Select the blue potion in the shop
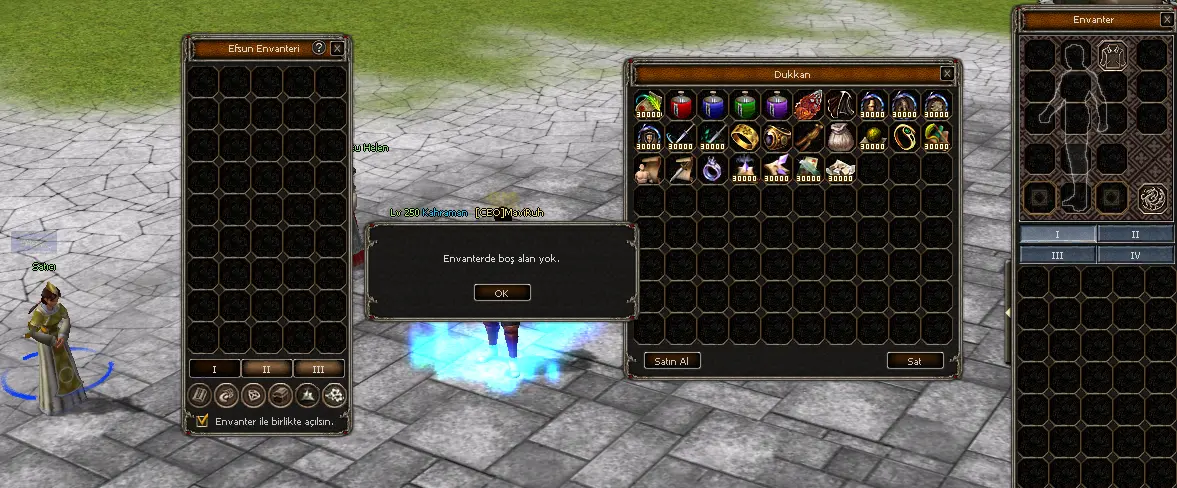 (x=713, y=105)
